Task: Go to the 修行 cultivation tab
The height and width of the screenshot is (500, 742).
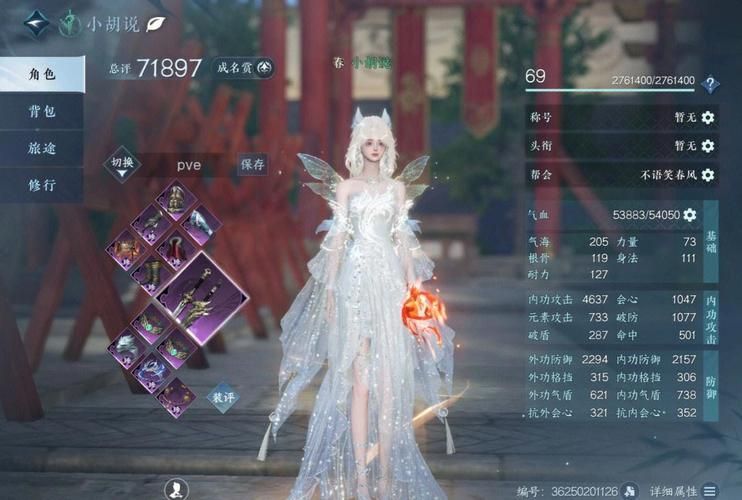Action: click(x=41, y=185)
